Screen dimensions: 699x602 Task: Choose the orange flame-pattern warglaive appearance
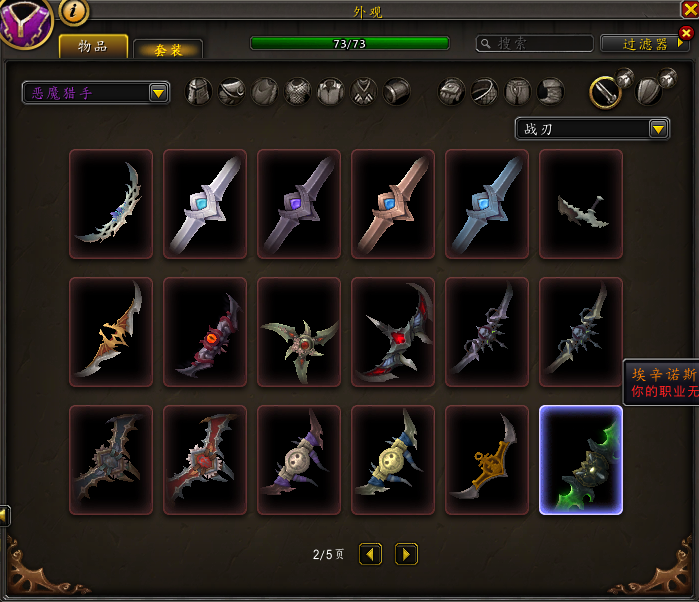click(111, 332)
